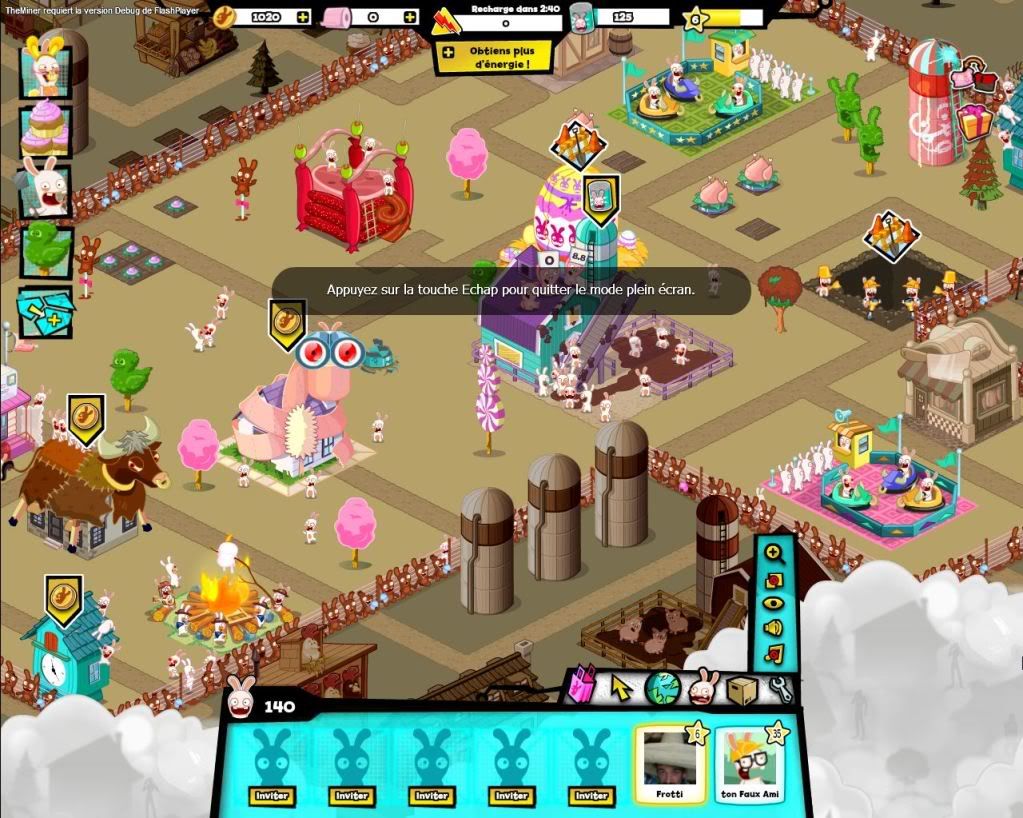The image size is (1023, 818).
Task: Toggle visibility with the eye icon
Action: [x=773, y=603]
